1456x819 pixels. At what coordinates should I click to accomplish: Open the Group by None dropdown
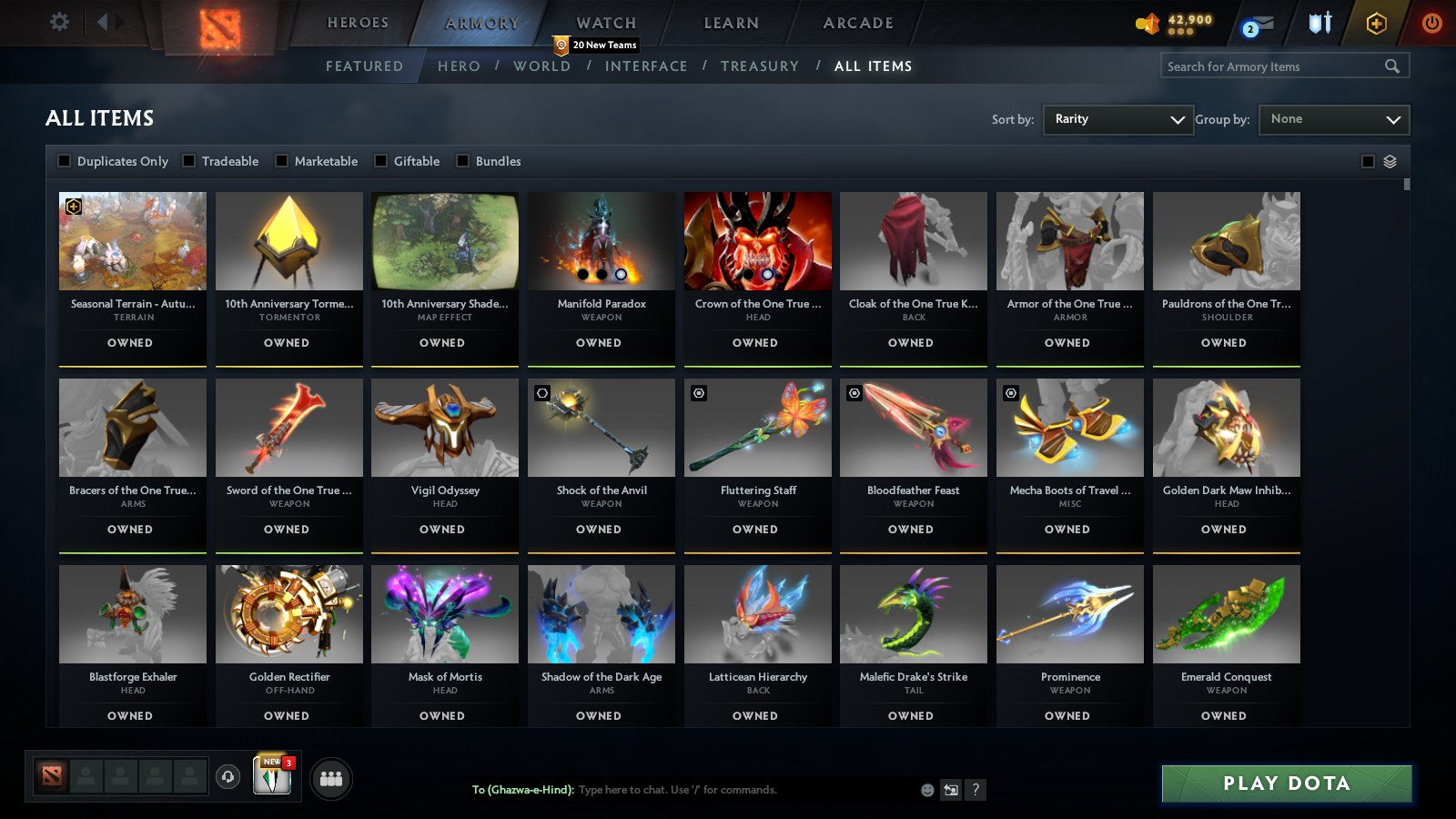coord(1332,118)
